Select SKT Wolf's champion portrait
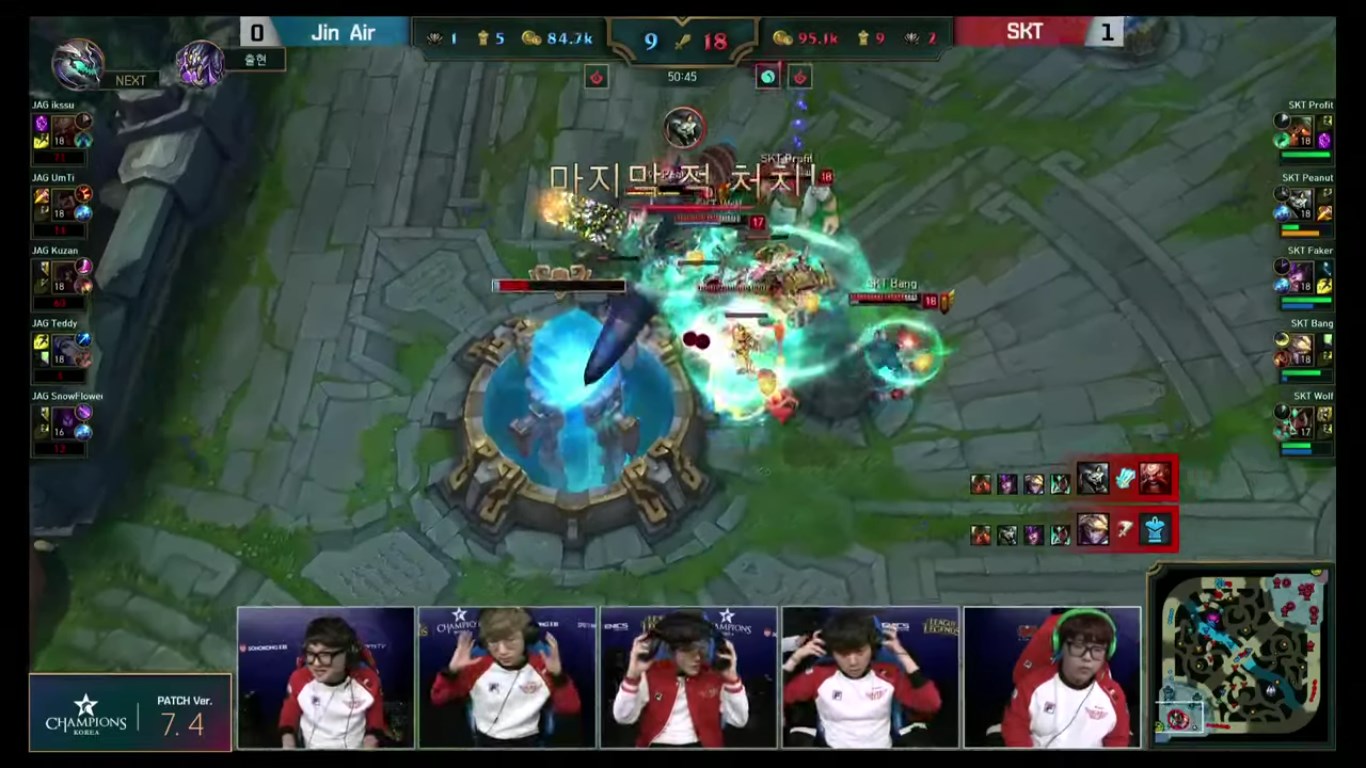 click(x=1301, y=419)
